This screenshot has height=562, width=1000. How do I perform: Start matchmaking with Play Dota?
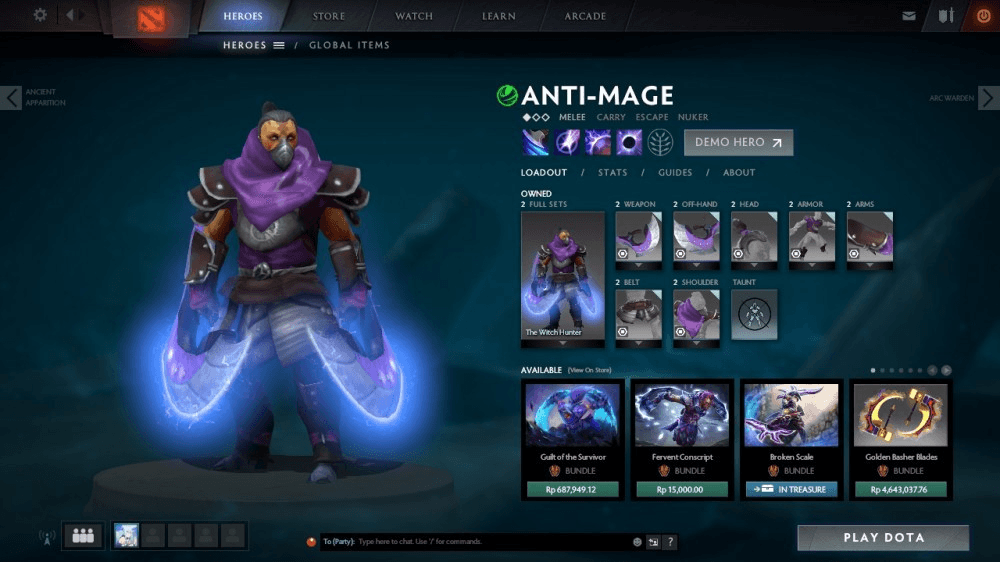coord(882,538)
